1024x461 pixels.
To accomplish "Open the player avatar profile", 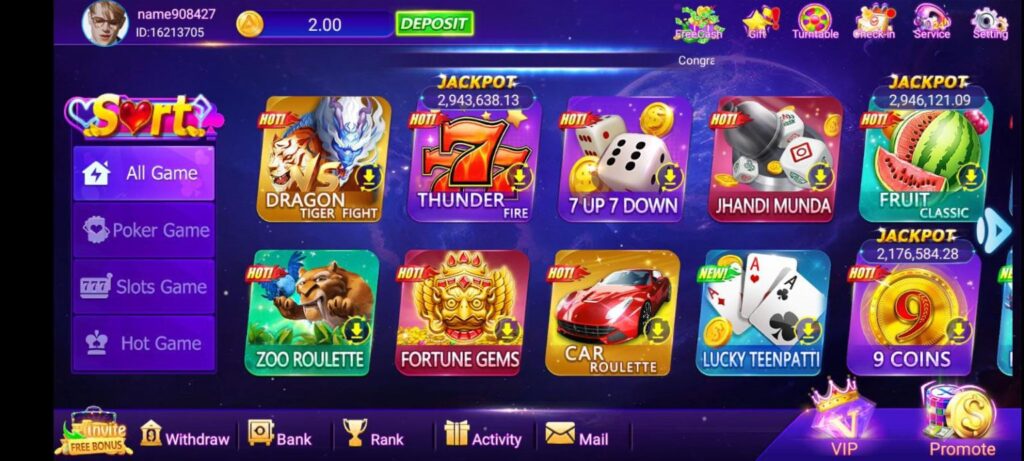I will coord(105,23).
